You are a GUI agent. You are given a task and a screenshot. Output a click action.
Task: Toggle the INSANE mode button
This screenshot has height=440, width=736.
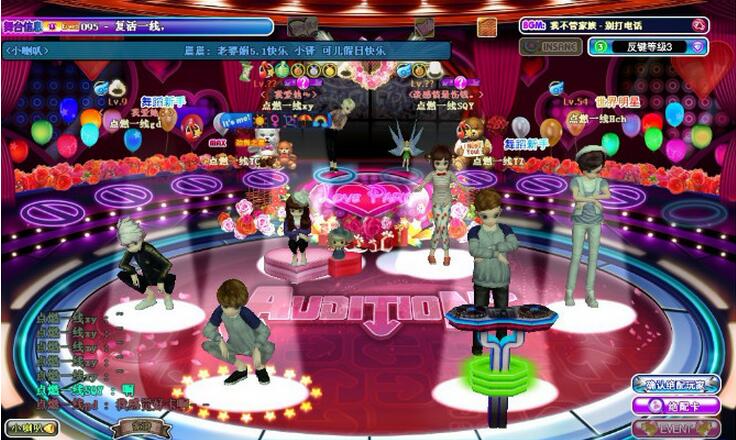tap(550, 47)
